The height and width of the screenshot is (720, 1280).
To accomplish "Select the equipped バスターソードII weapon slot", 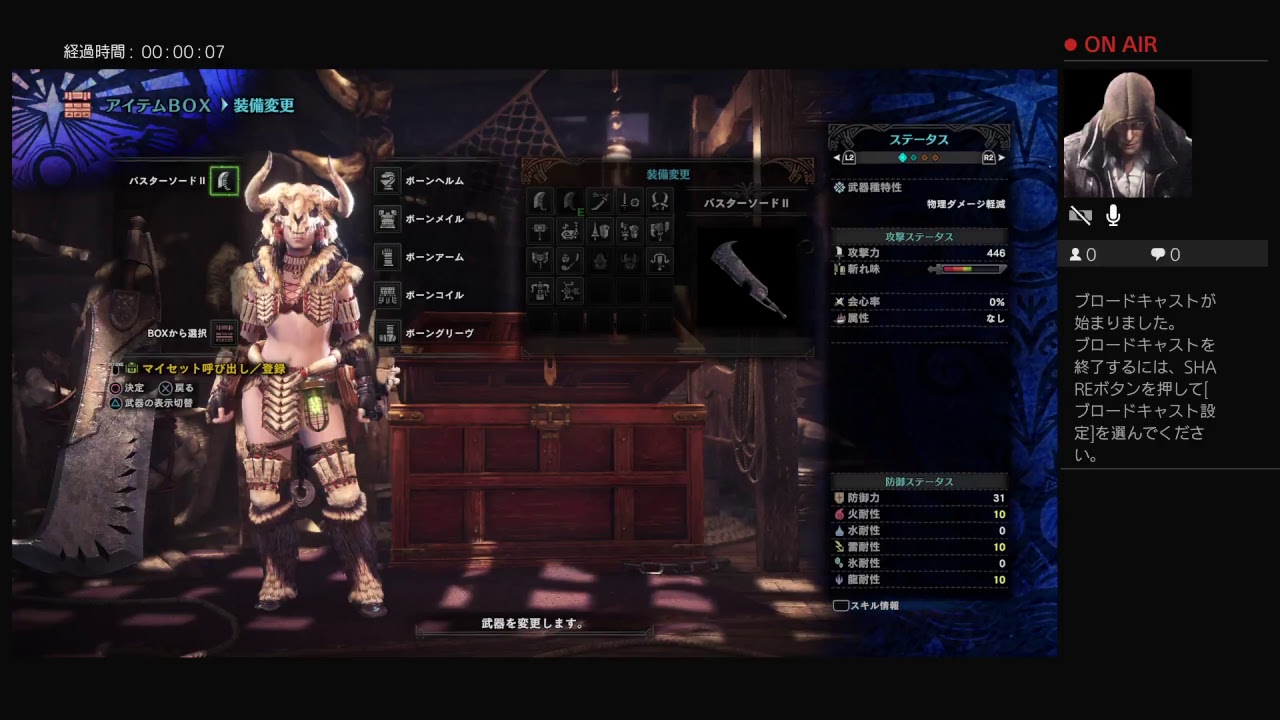I will 224,181.
